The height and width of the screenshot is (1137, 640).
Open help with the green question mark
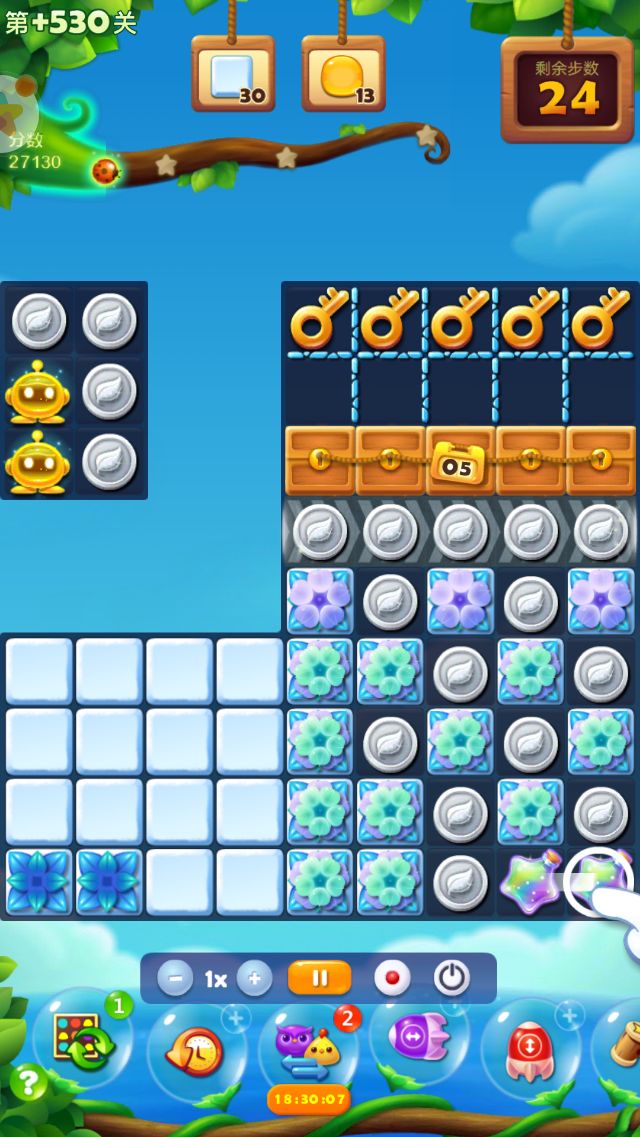28,1082
